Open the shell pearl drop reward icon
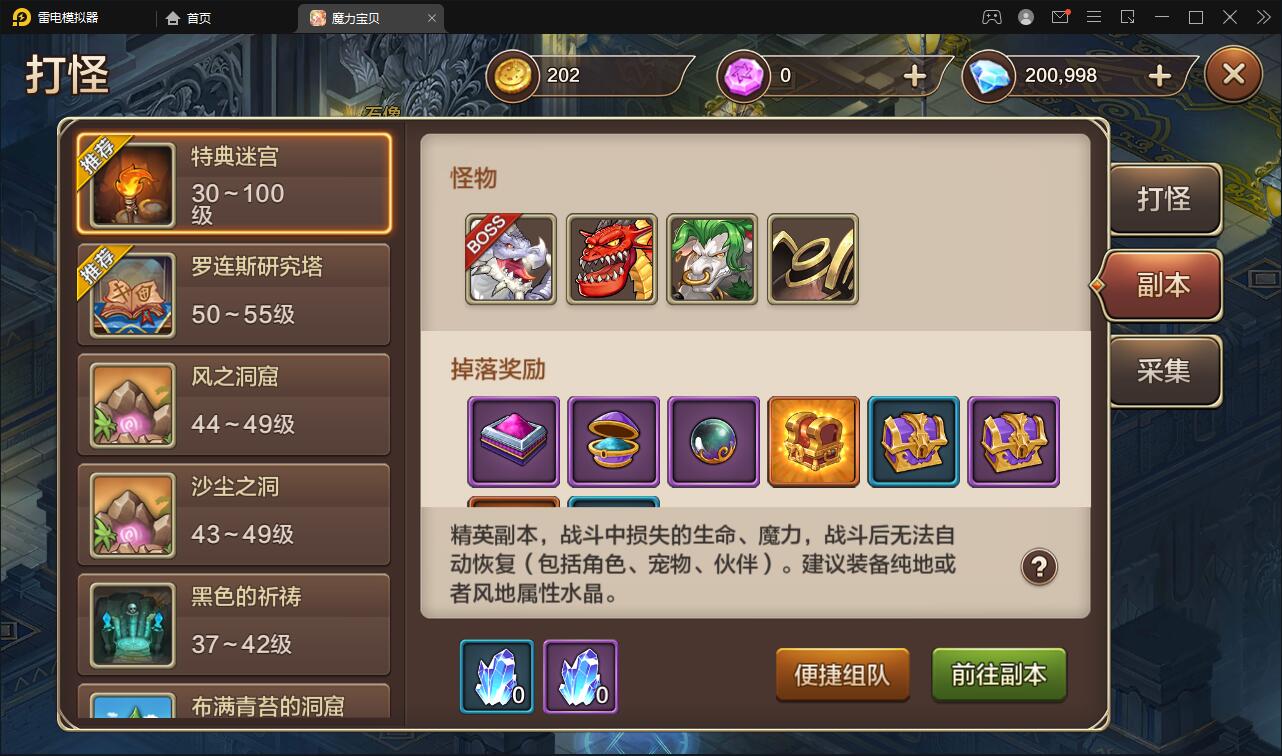This screenshot has width=1282, height=756. pos(613,441)
